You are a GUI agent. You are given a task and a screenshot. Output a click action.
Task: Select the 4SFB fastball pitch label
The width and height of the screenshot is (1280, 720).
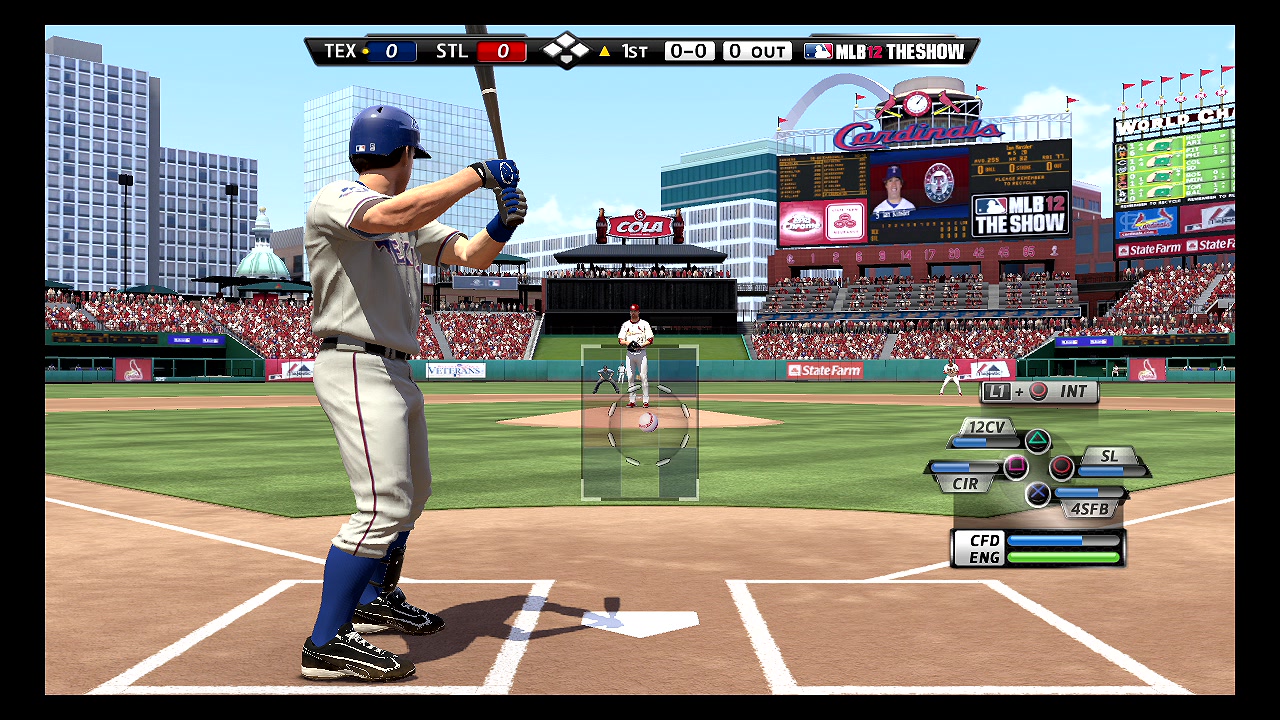tap(1089, 508)
